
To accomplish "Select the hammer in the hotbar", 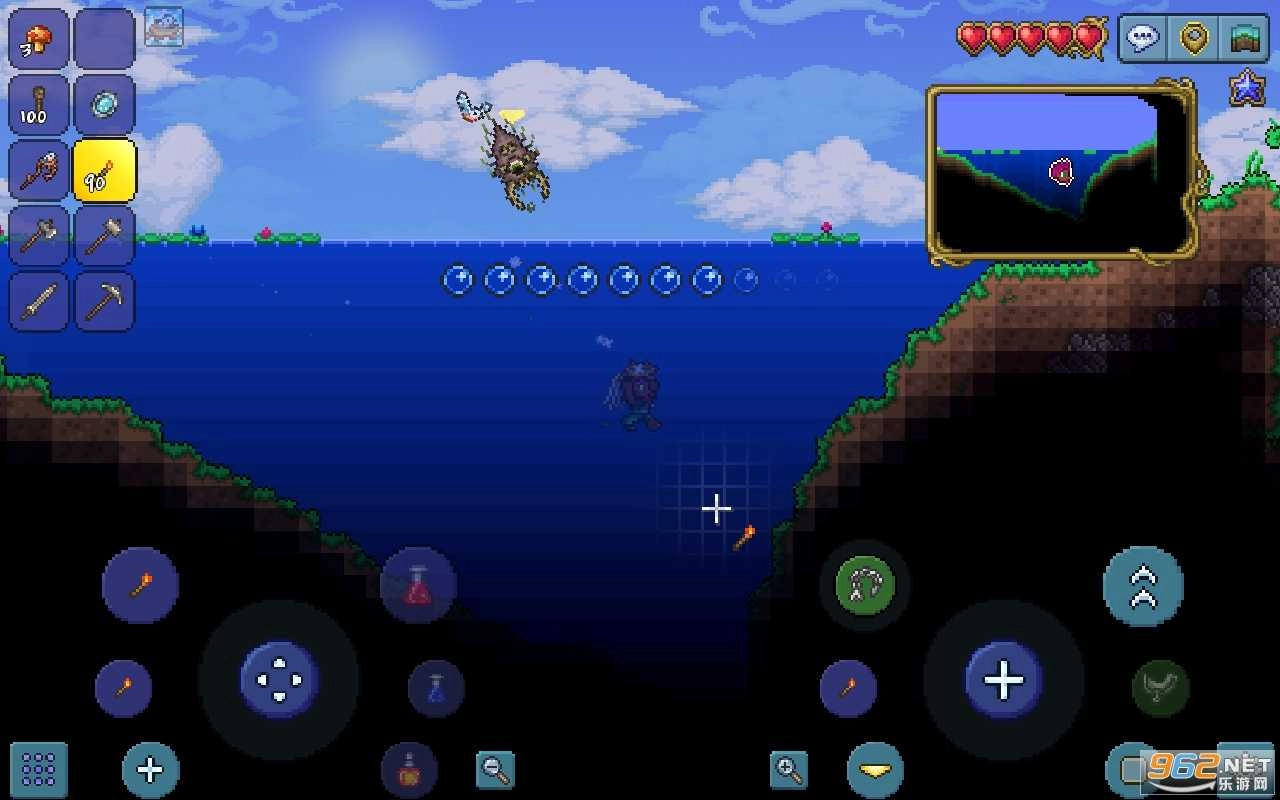I will [104, 236].
